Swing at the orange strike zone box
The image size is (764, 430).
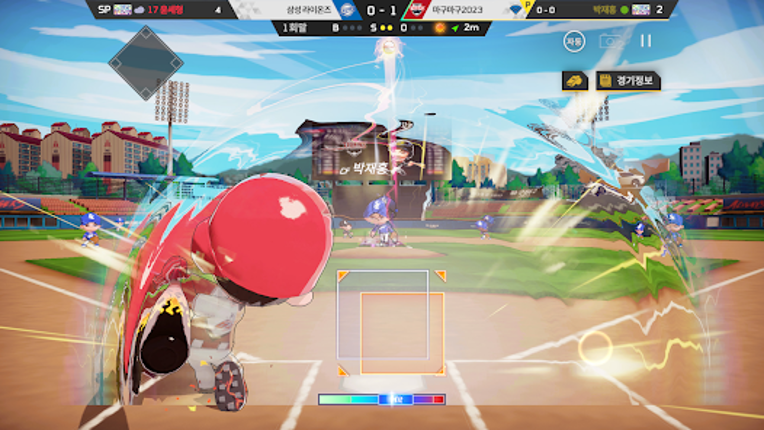402,333
